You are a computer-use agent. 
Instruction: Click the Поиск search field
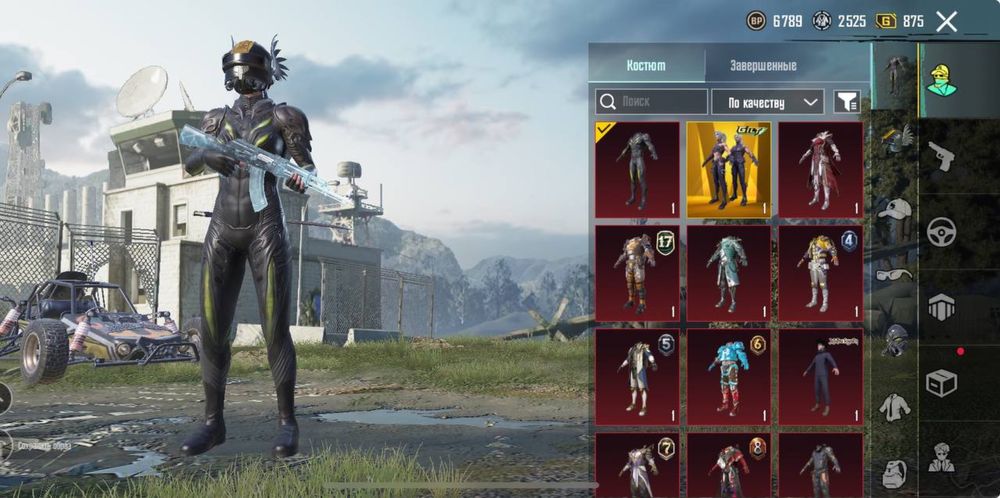pyautogui.click(x=652, y=102)
